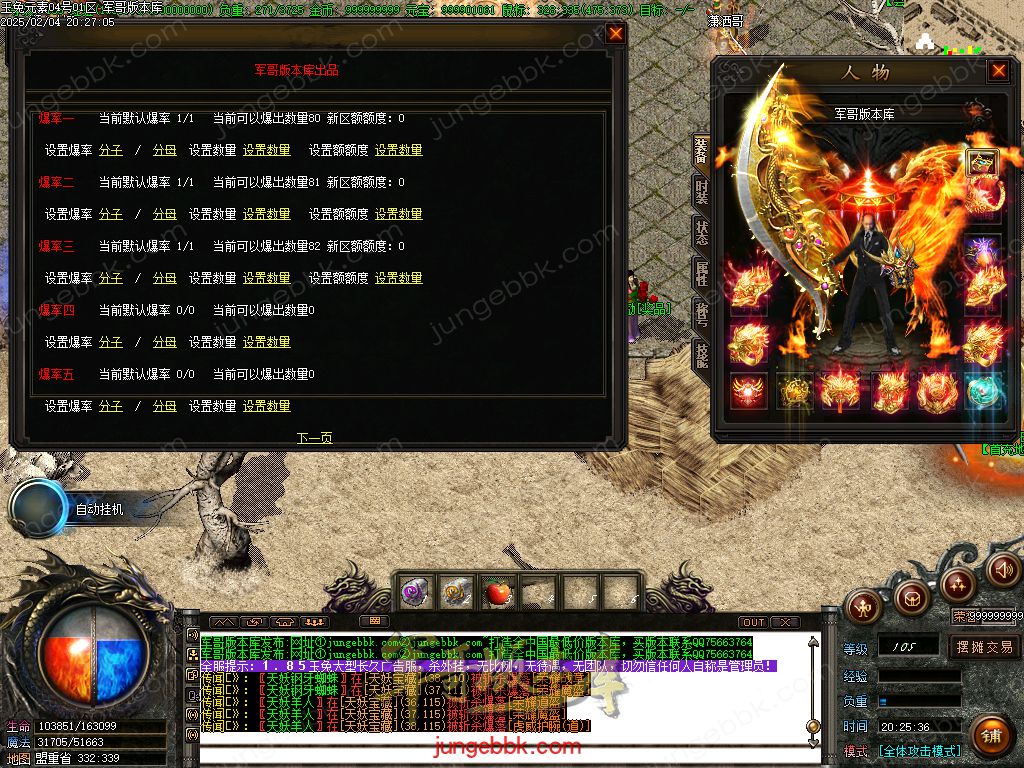Select the purple scroll hotbar slot
Viewport: 1024px width, 768px height.
[415, 592]
